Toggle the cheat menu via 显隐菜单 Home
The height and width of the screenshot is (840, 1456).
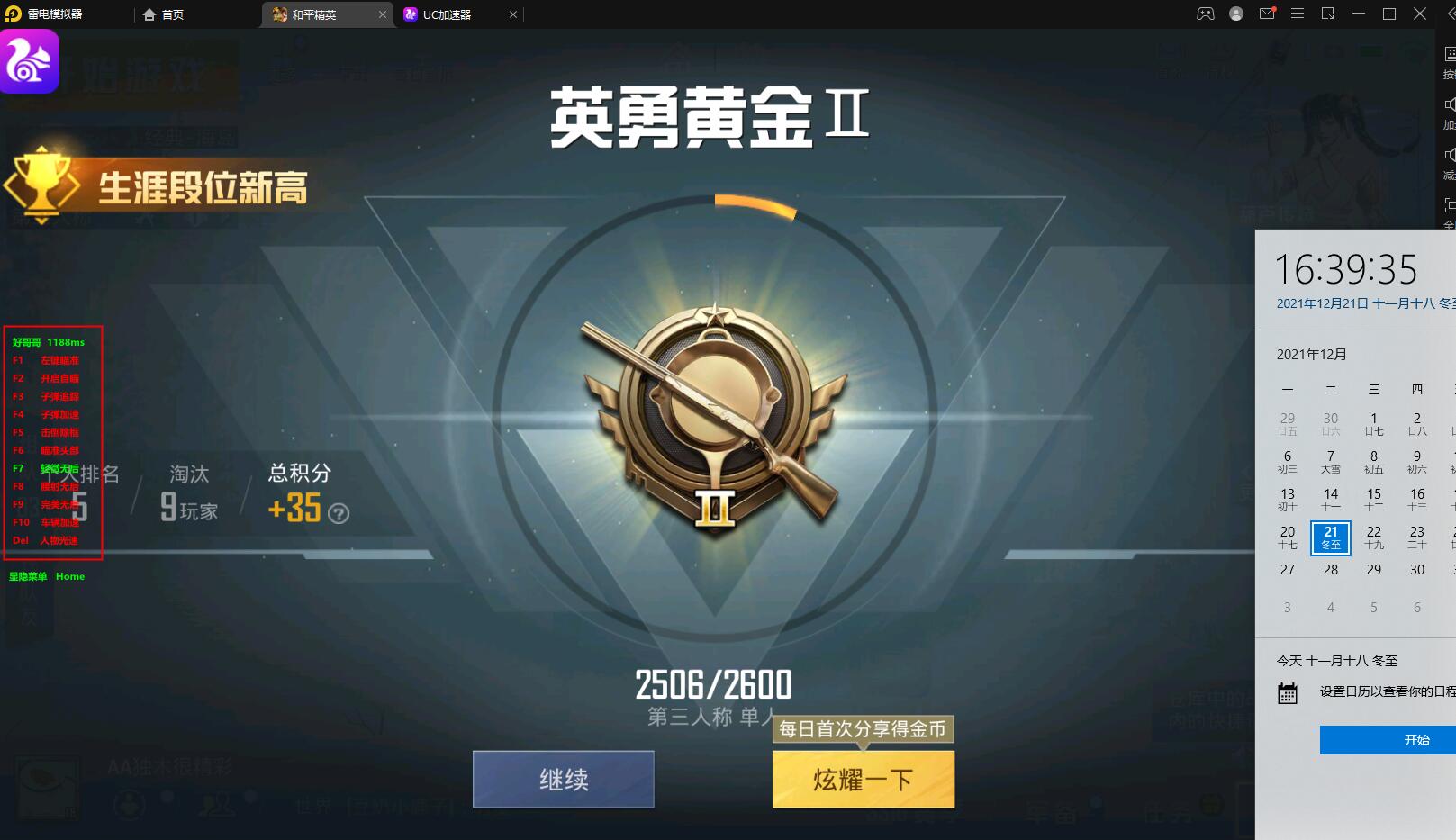pos(44,575)
